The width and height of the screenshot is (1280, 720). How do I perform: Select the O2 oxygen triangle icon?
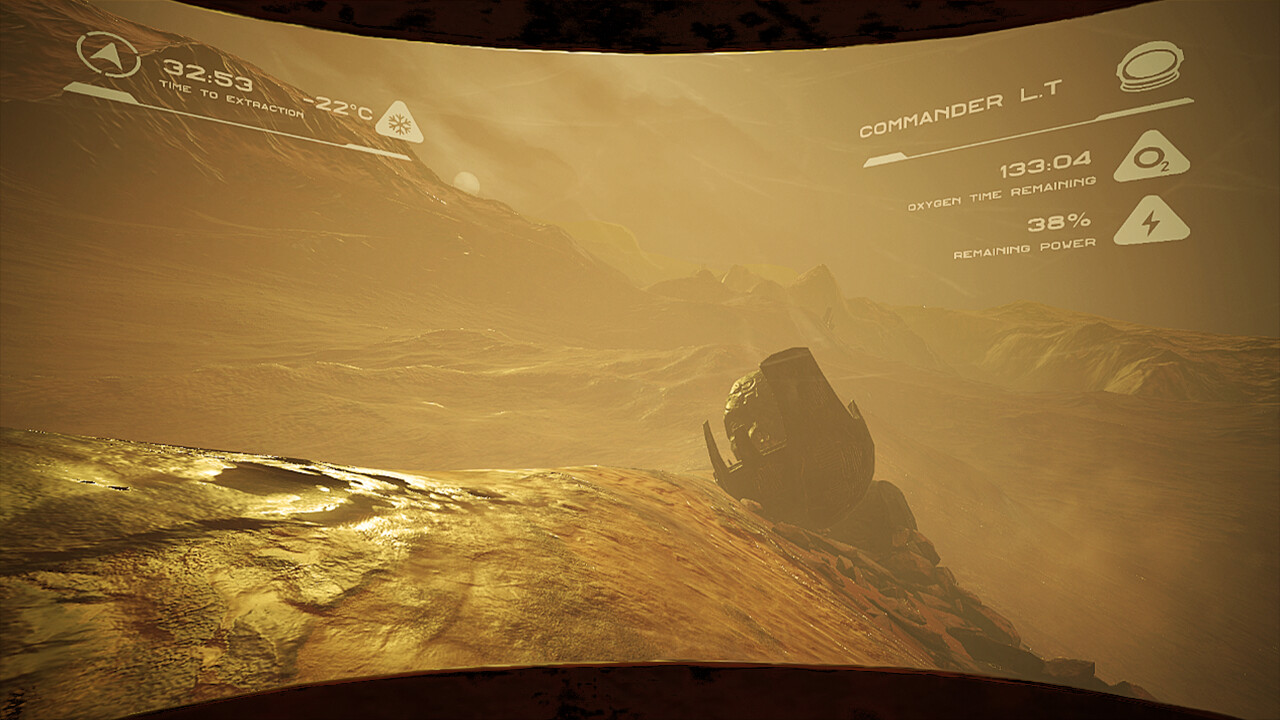1152,159
